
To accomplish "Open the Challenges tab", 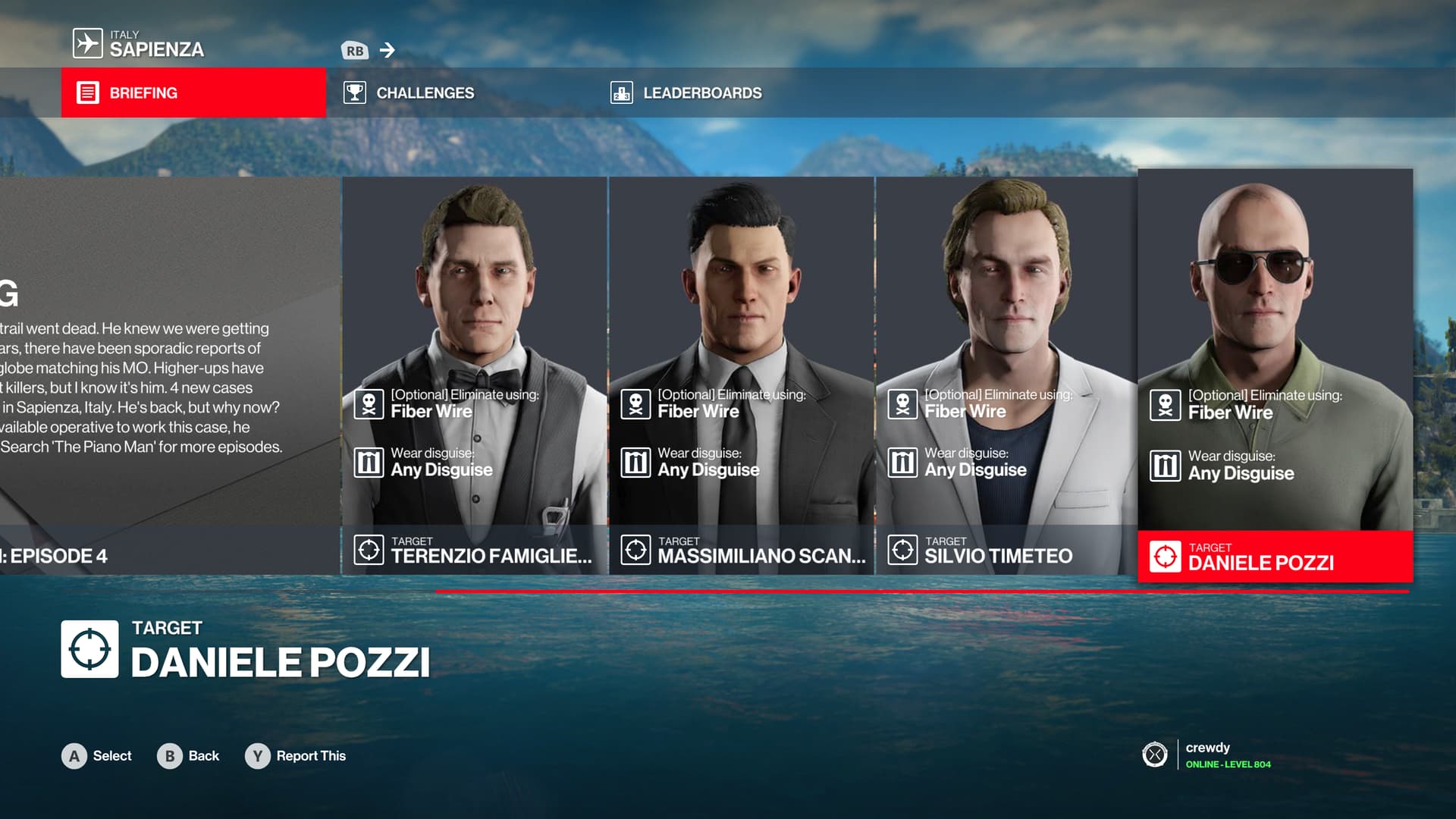I will [x=425, y=93].
